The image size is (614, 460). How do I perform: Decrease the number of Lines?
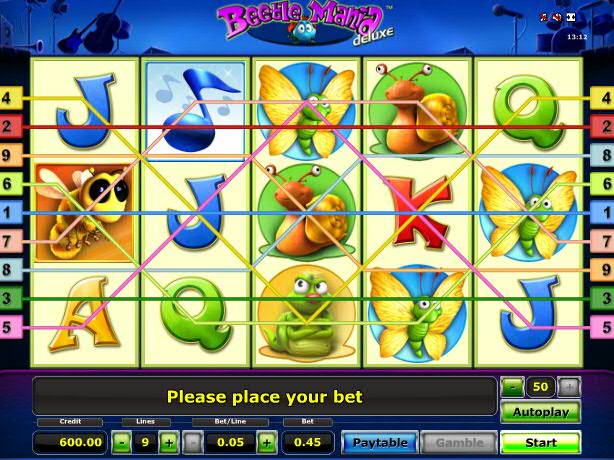(121, 442)
